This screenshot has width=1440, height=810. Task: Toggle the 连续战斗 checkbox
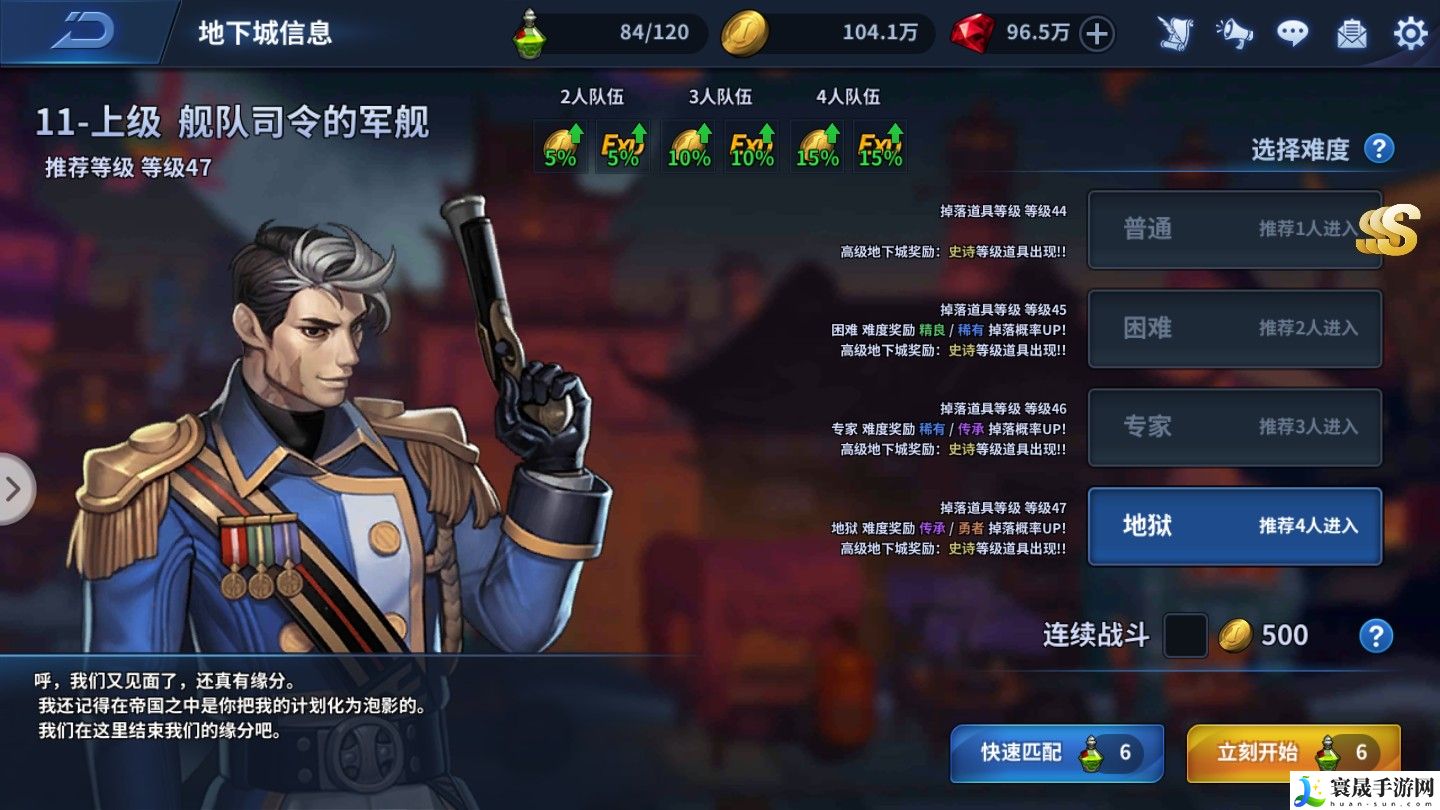tap(1185, 636)
